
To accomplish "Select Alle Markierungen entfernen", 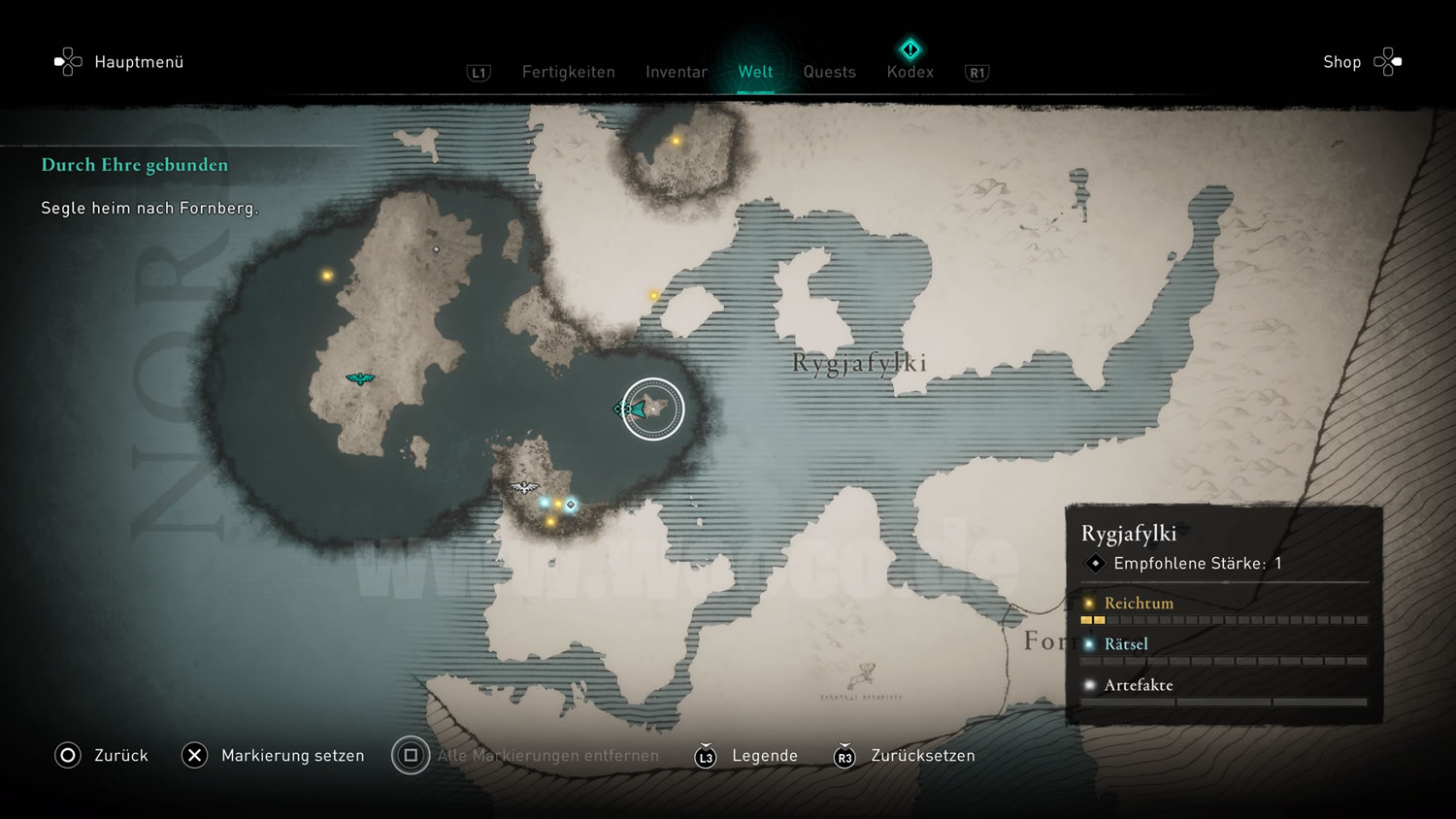I will click(525, 755).
